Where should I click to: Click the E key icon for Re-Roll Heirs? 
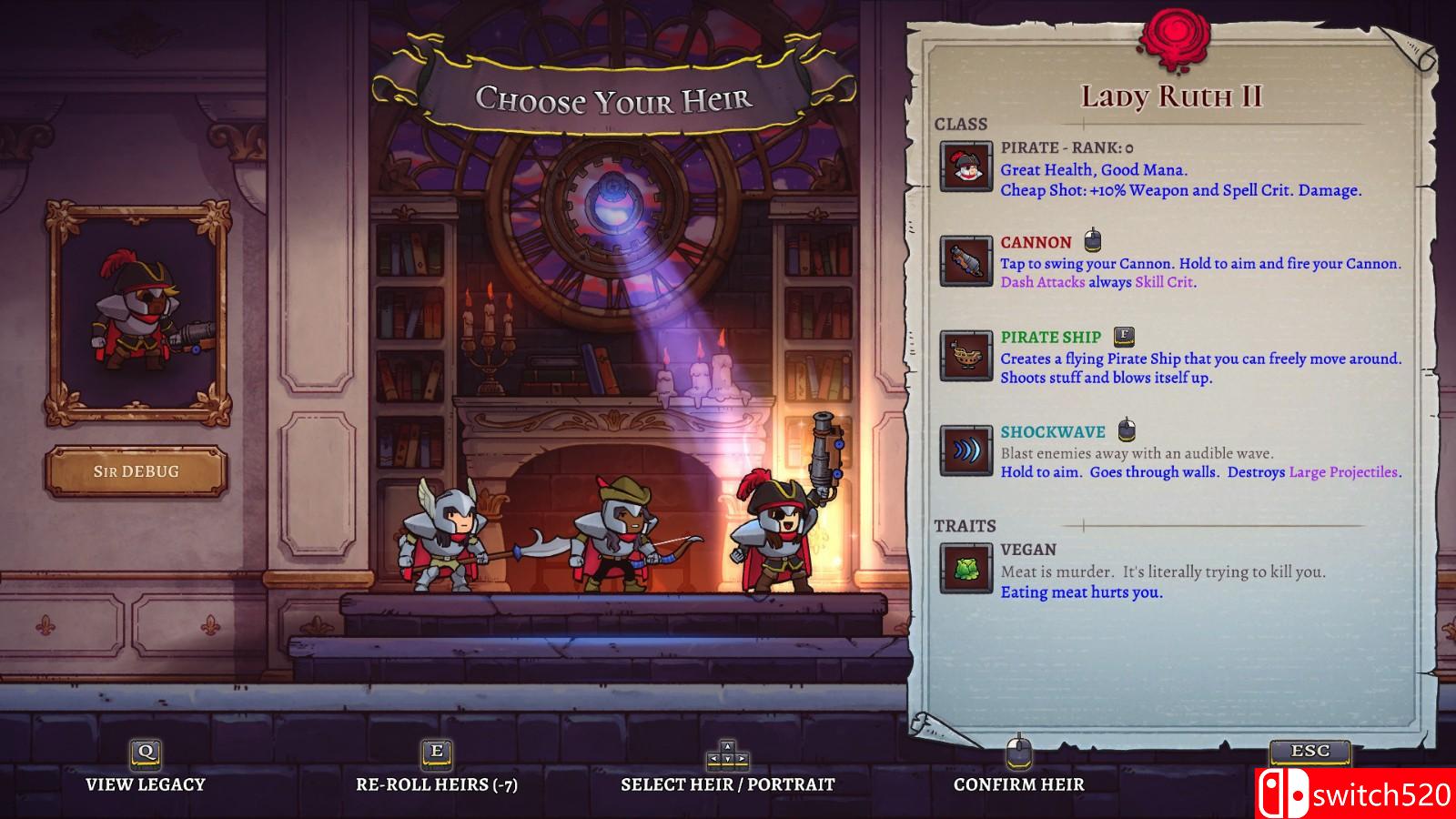click(437, 753)
